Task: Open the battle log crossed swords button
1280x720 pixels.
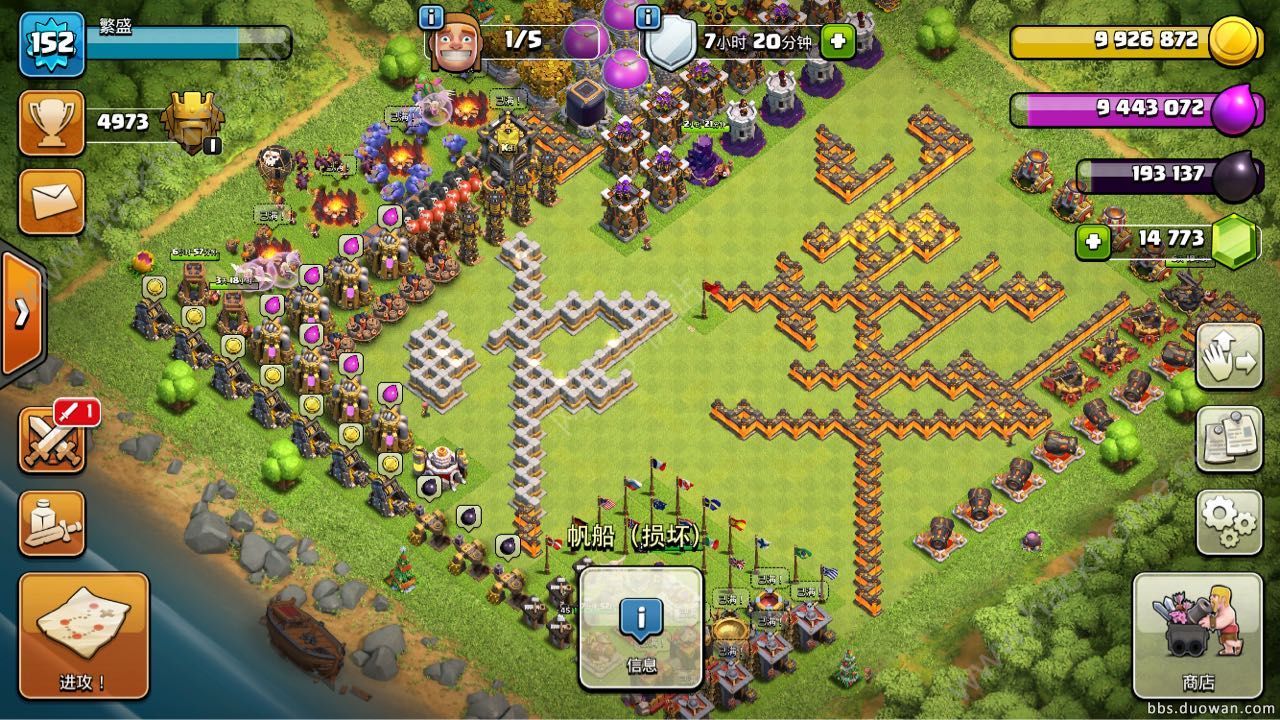Action: coord(52,440)
